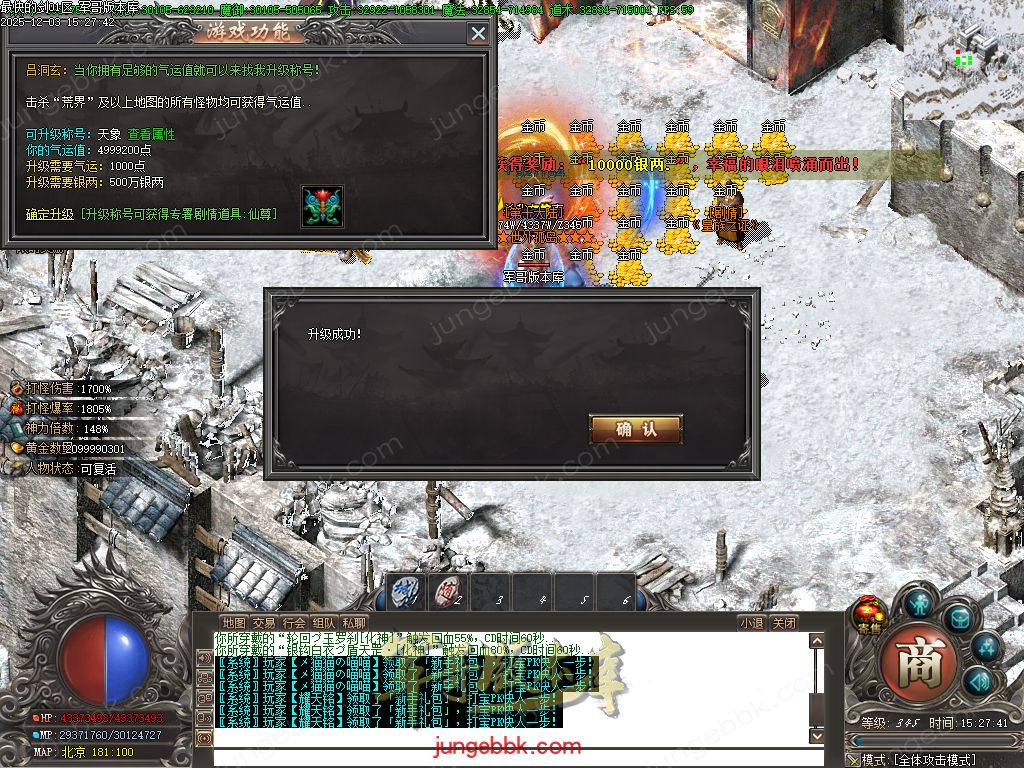
Task: Click the 确定升级 link
Action: click(x=50, y=214)
